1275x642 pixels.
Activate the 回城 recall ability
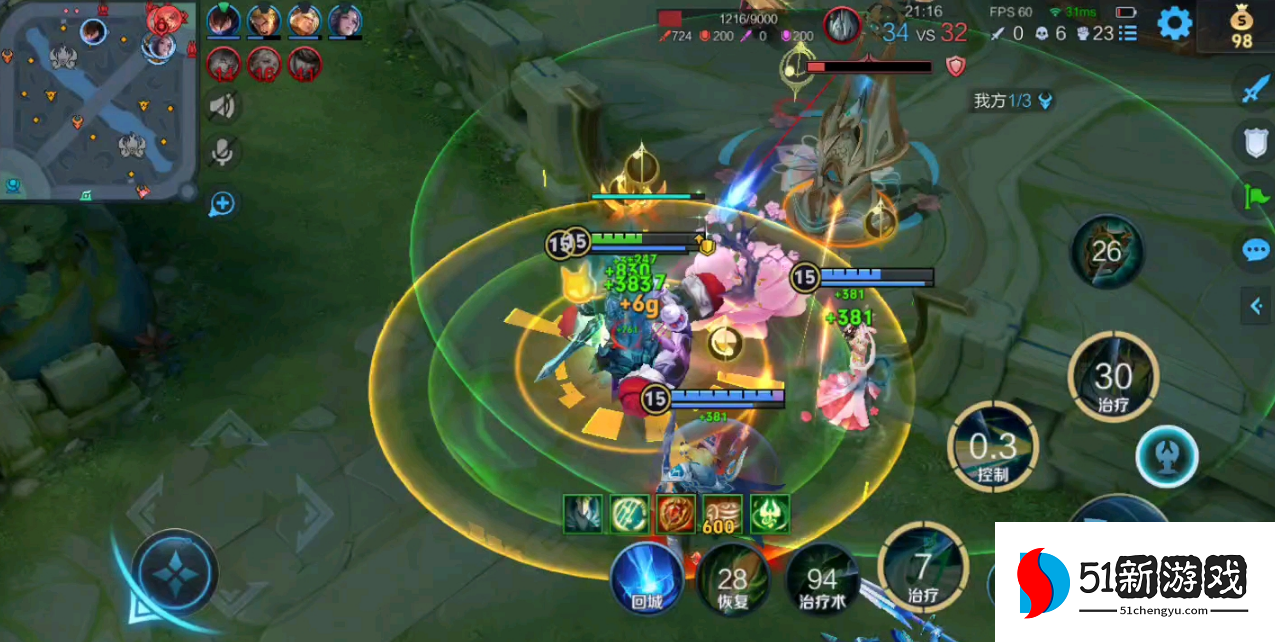coord(646,578)
